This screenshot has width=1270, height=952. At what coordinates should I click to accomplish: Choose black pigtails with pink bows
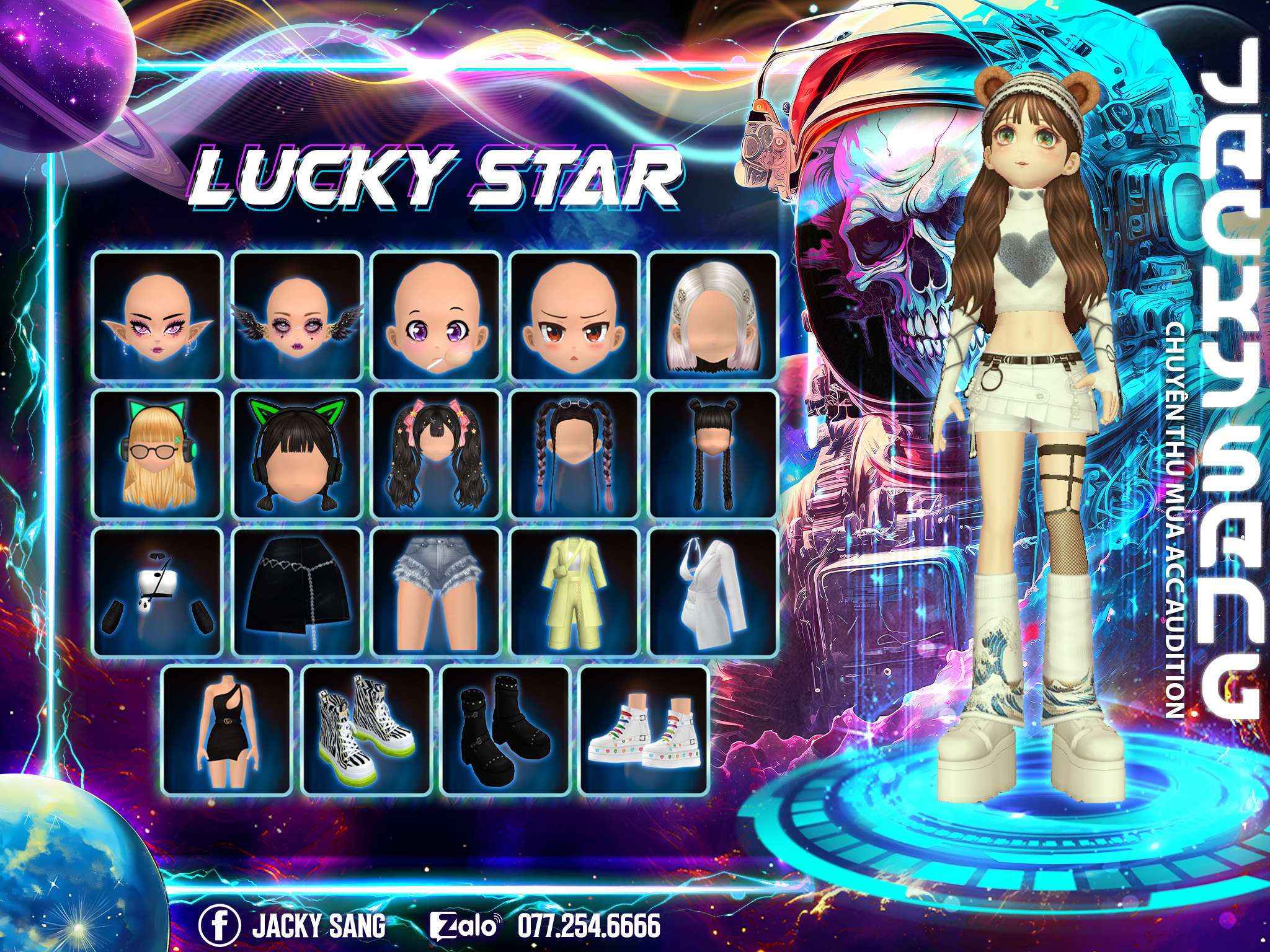[x=436, y=454]
